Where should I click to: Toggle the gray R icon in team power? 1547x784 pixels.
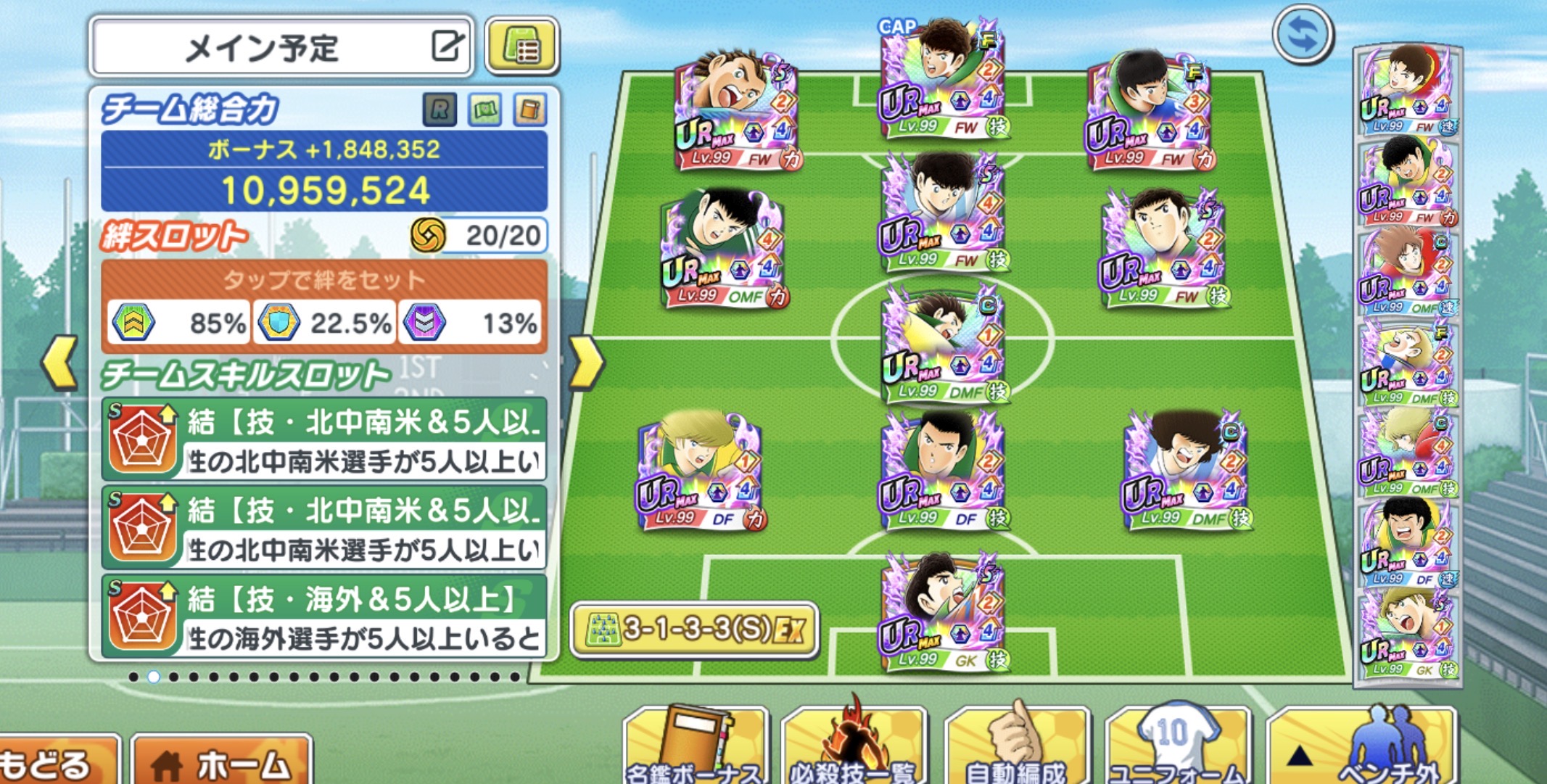pos(440,110)
